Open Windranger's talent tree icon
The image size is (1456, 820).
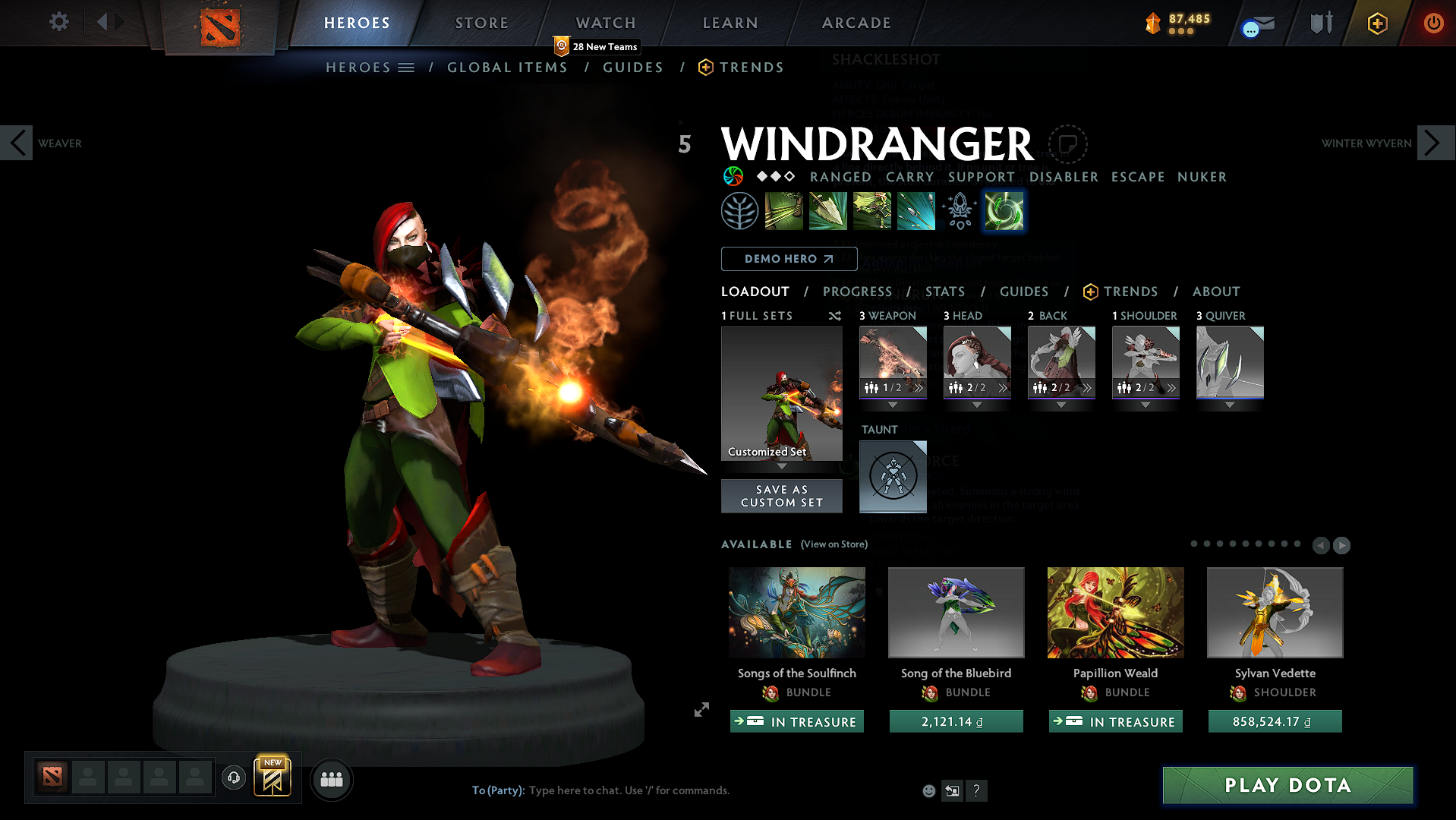[739, 210]
